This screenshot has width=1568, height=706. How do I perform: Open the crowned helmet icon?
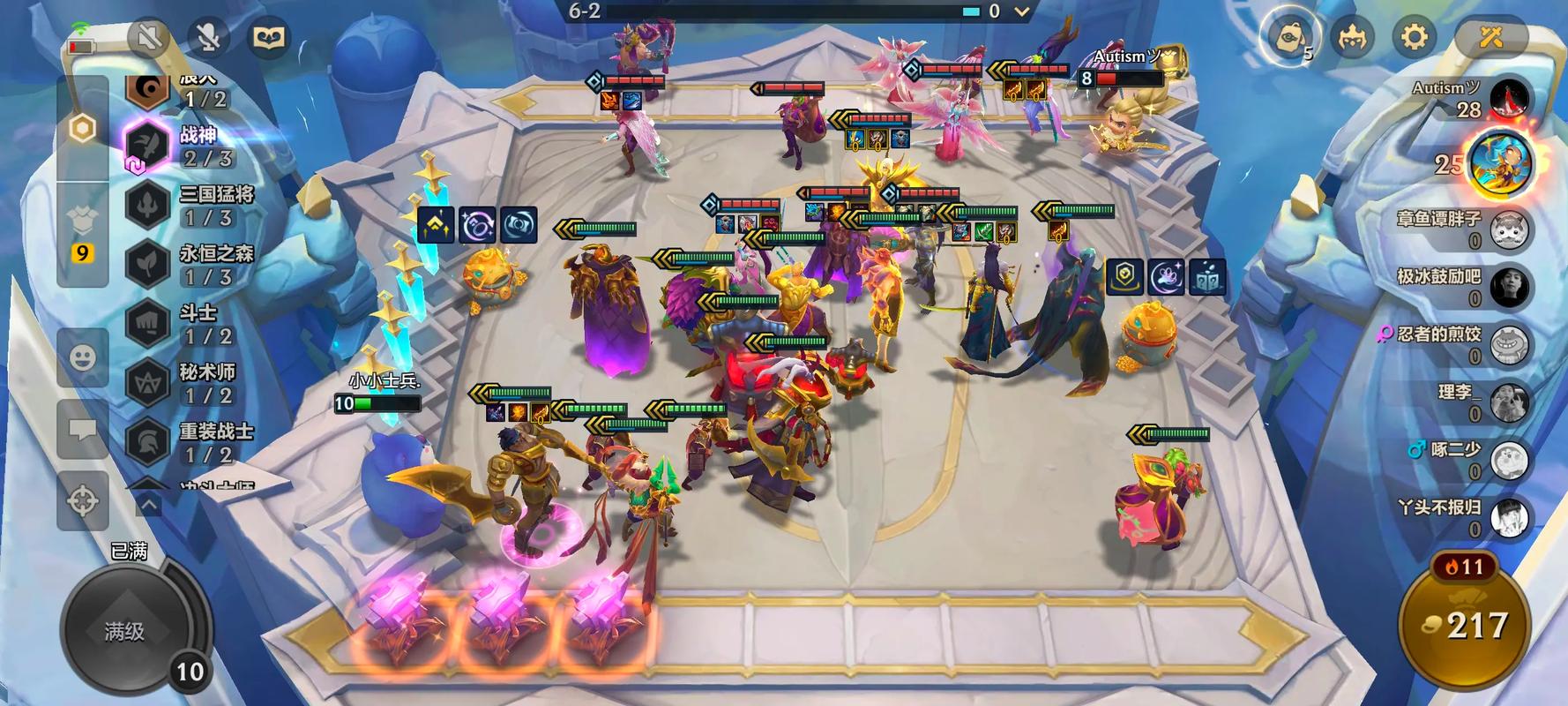tap(1352, 37)
